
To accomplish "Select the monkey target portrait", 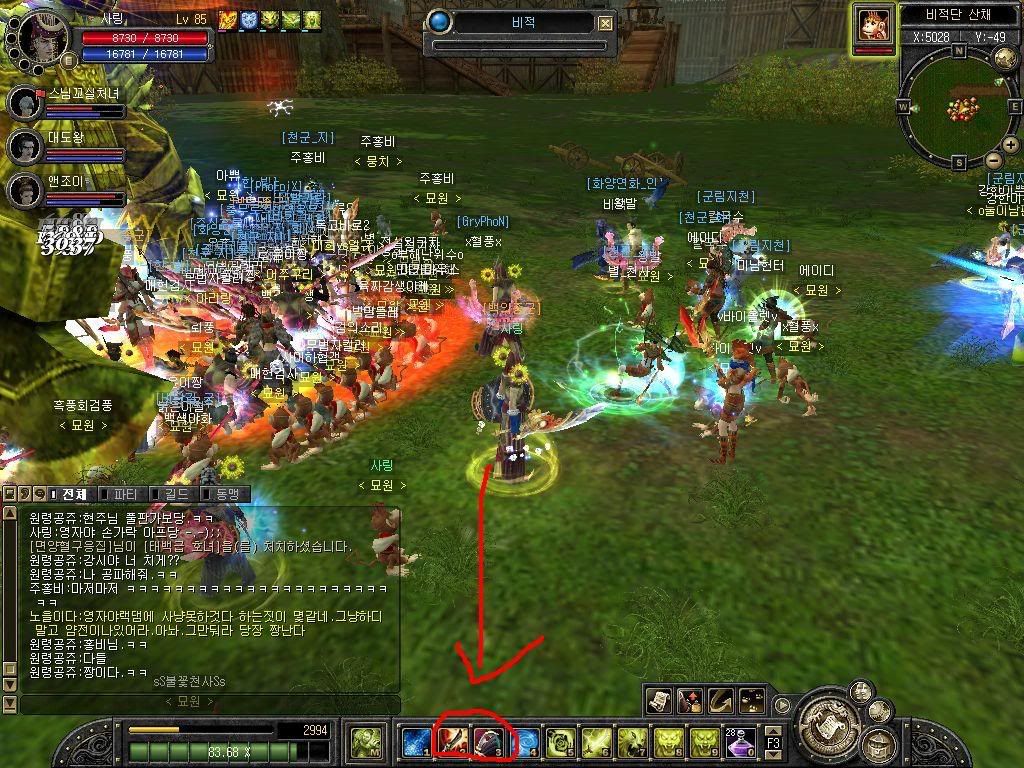I will [x=874, y=24].
